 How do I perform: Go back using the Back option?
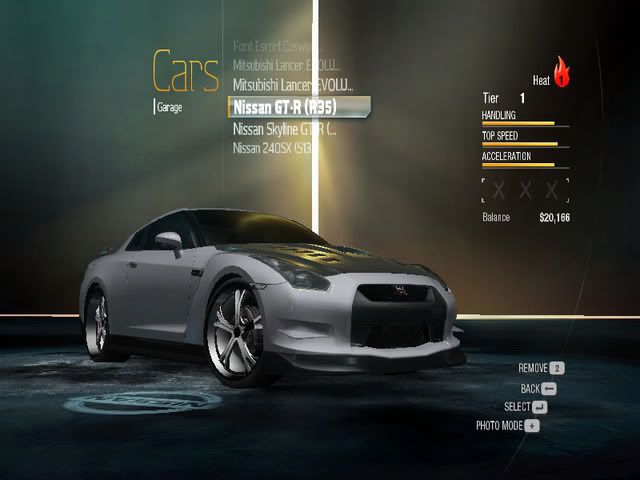[x=538, y=387]
